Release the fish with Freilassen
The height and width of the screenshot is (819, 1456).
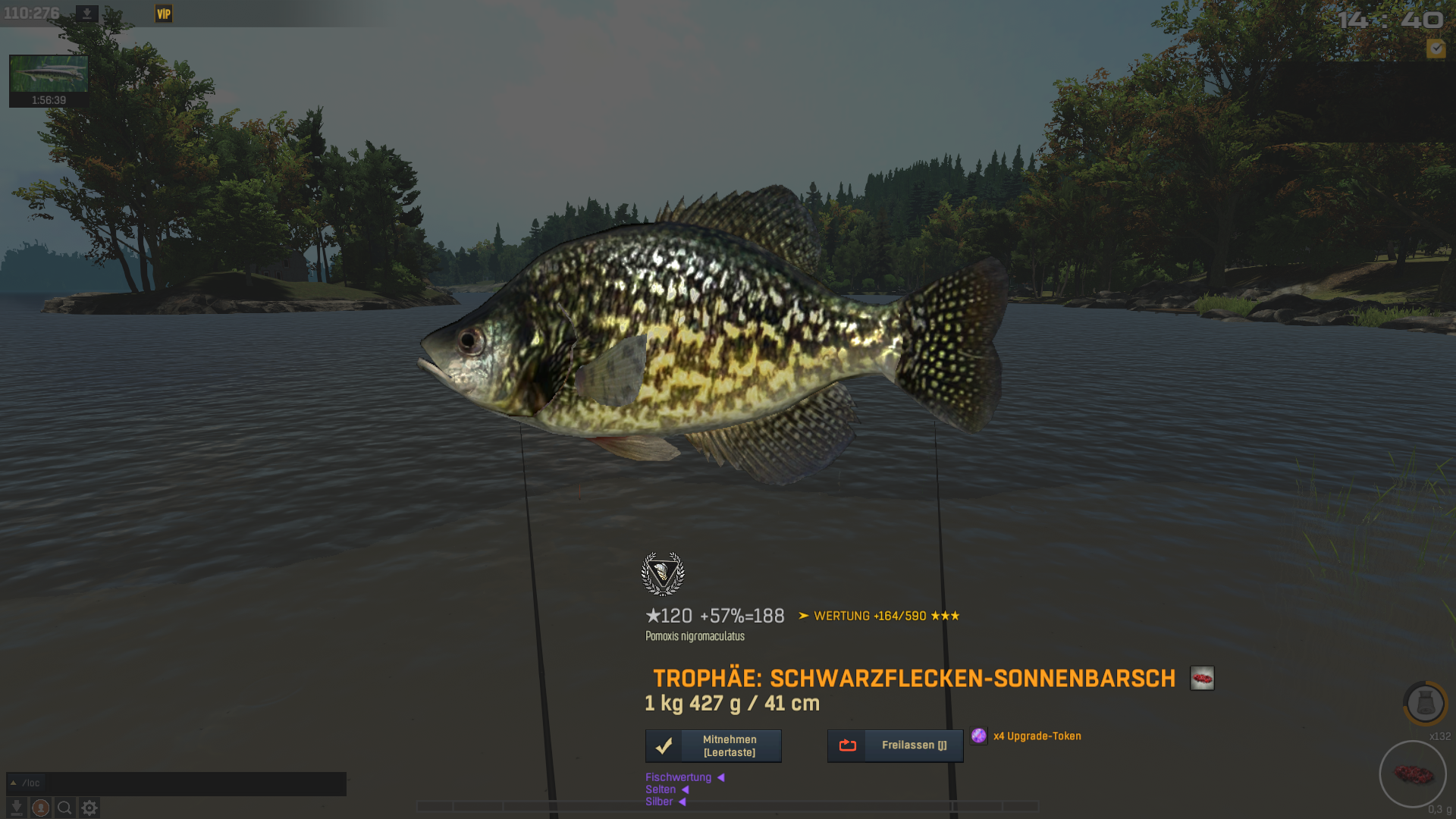[895, 745]
